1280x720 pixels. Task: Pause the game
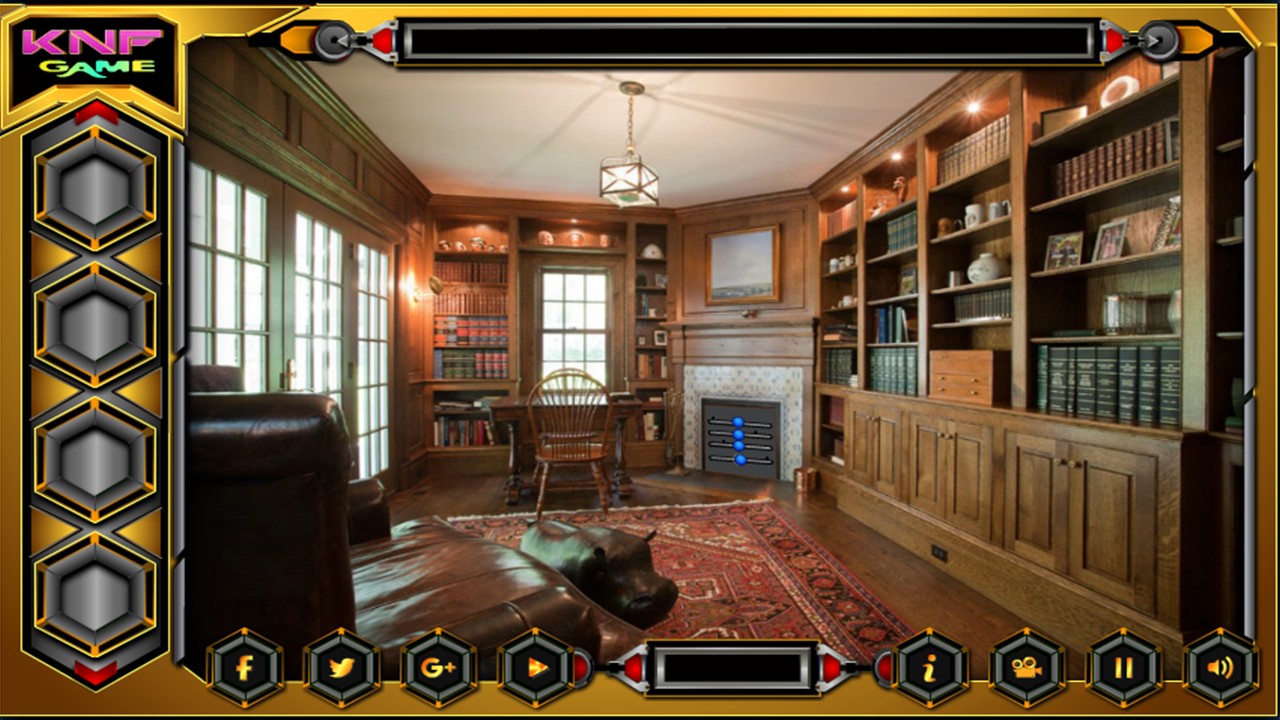pyautogui.click(x=1124, y=668)
